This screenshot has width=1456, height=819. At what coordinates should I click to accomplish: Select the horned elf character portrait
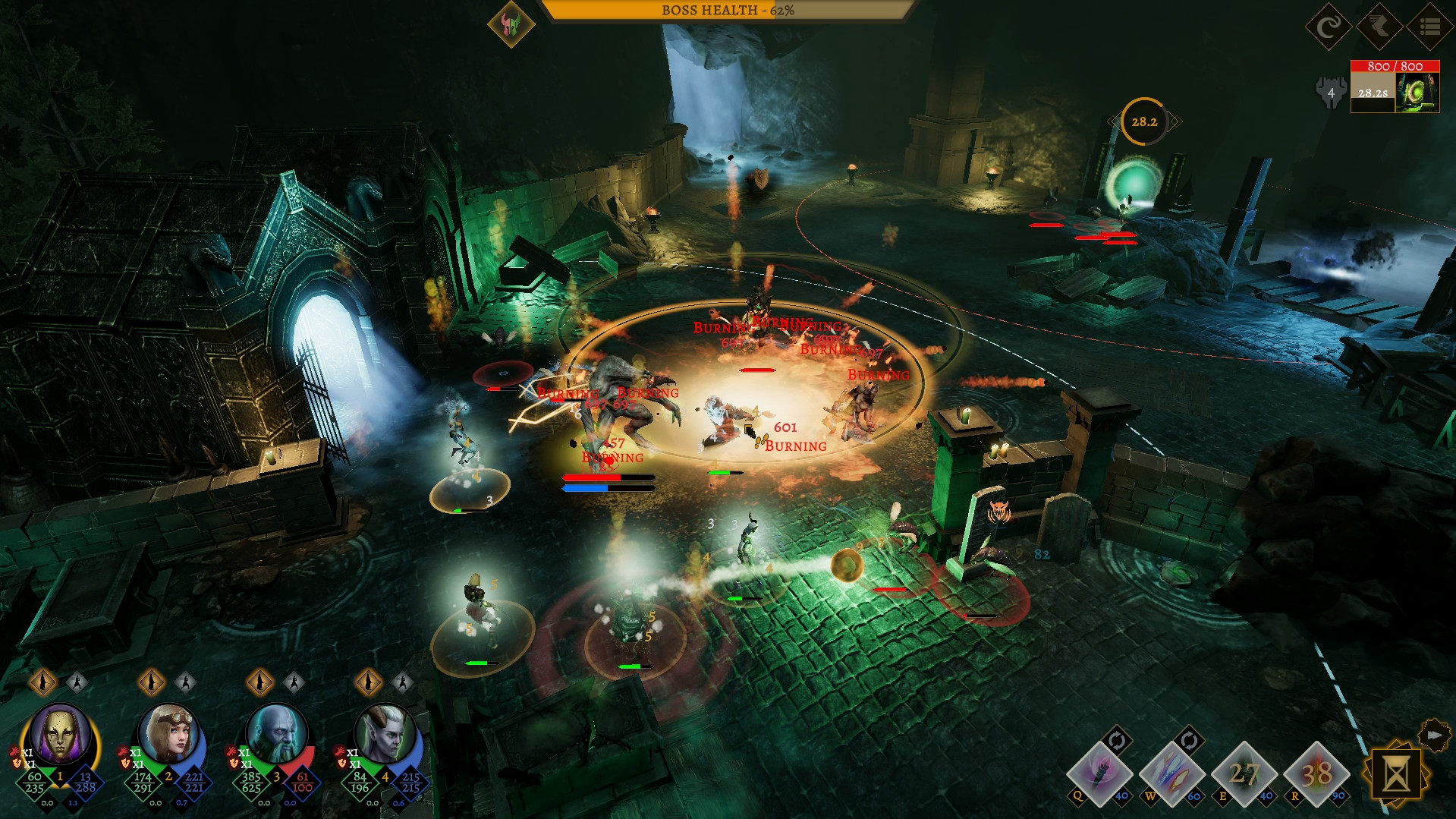click(388, 732)
